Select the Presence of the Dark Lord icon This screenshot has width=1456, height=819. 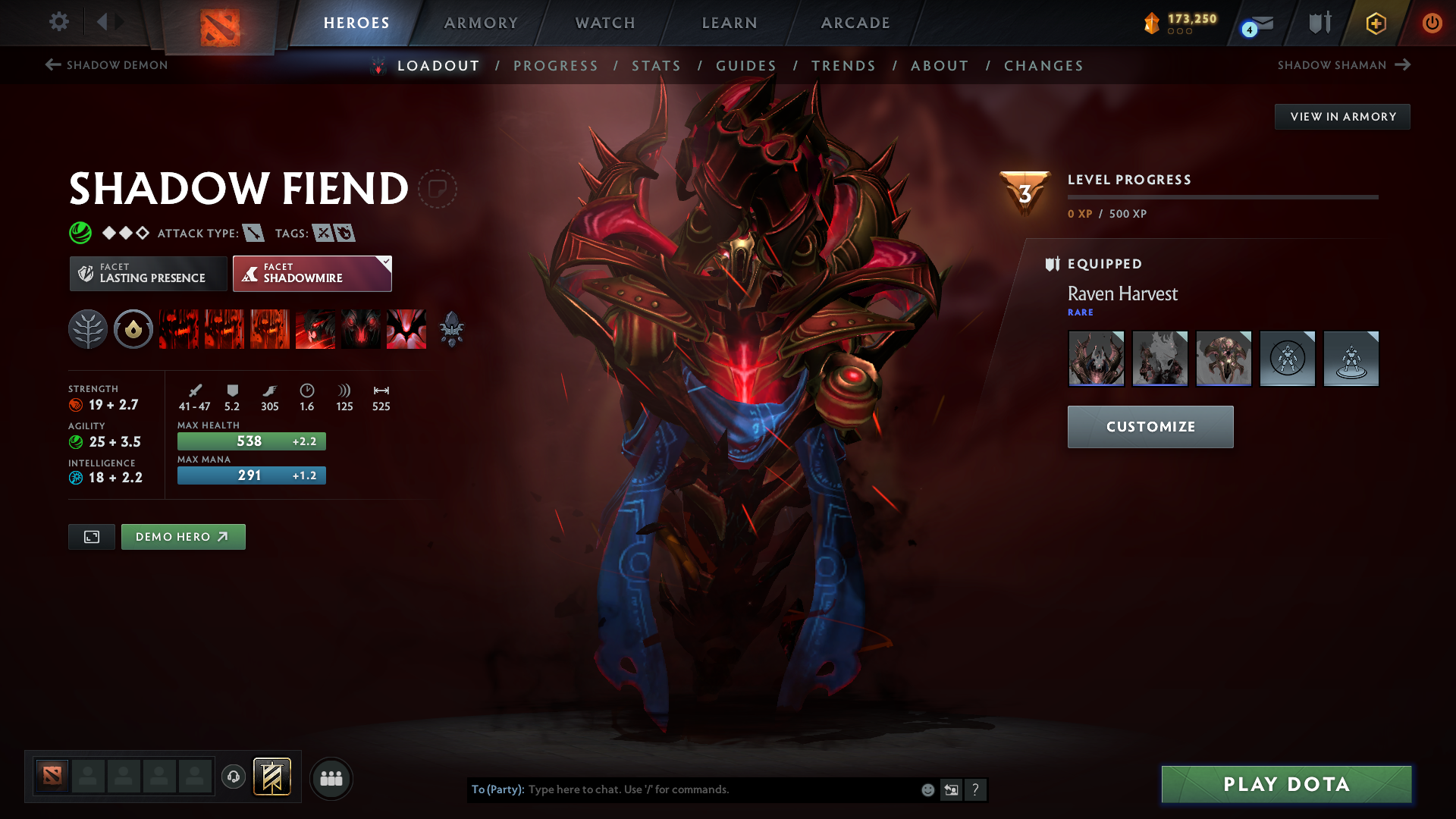[361, 329]
